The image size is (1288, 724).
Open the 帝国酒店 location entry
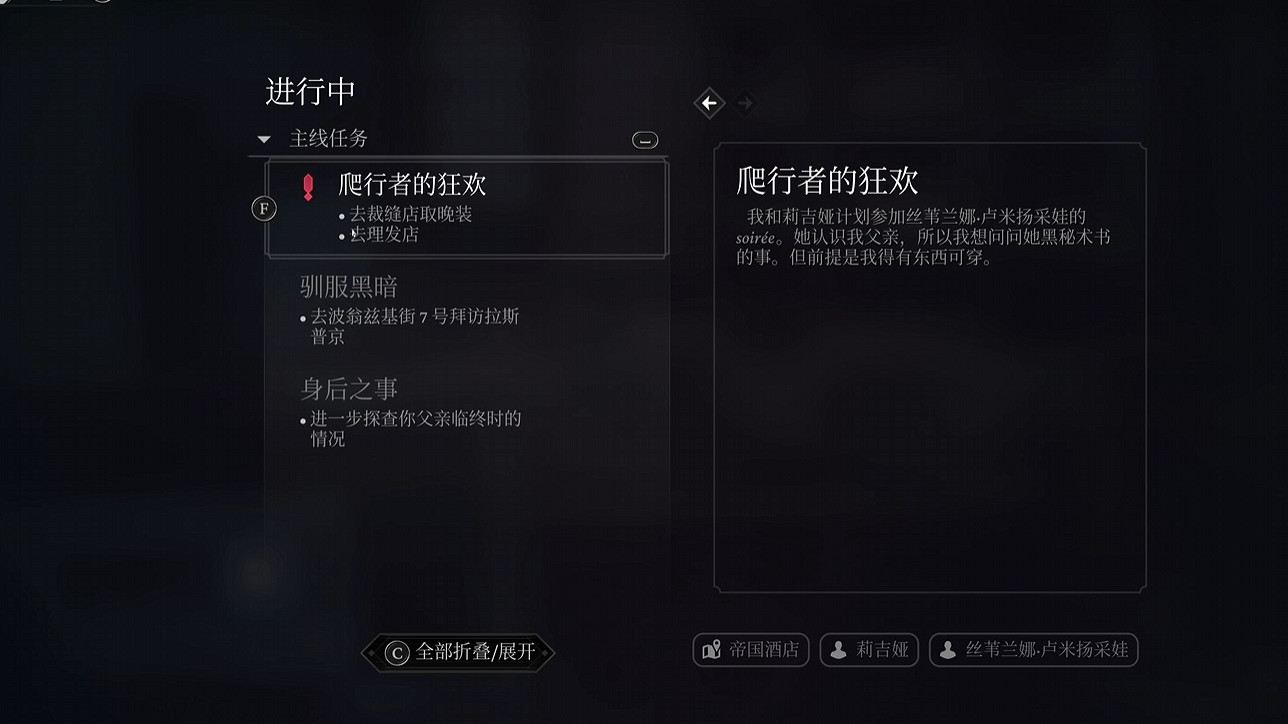[x=751, y=650]
